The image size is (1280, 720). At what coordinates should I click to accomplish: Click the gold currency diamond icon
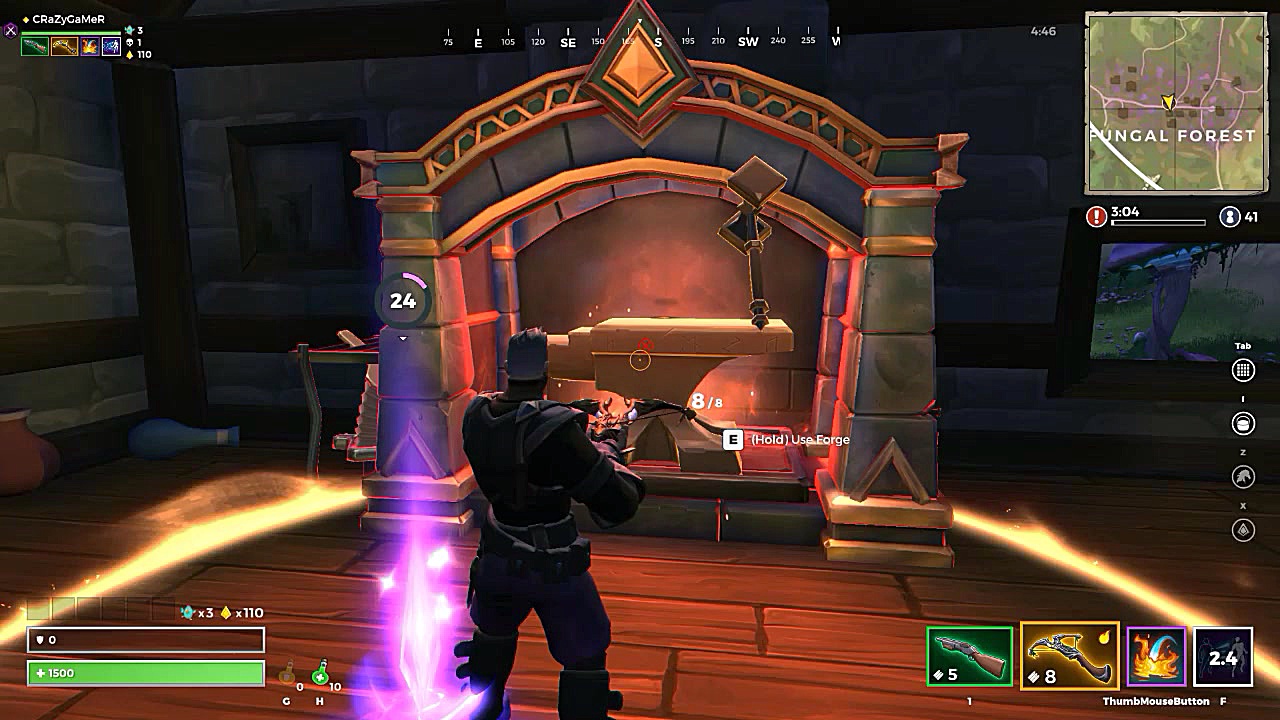click(x=129, y=55)
